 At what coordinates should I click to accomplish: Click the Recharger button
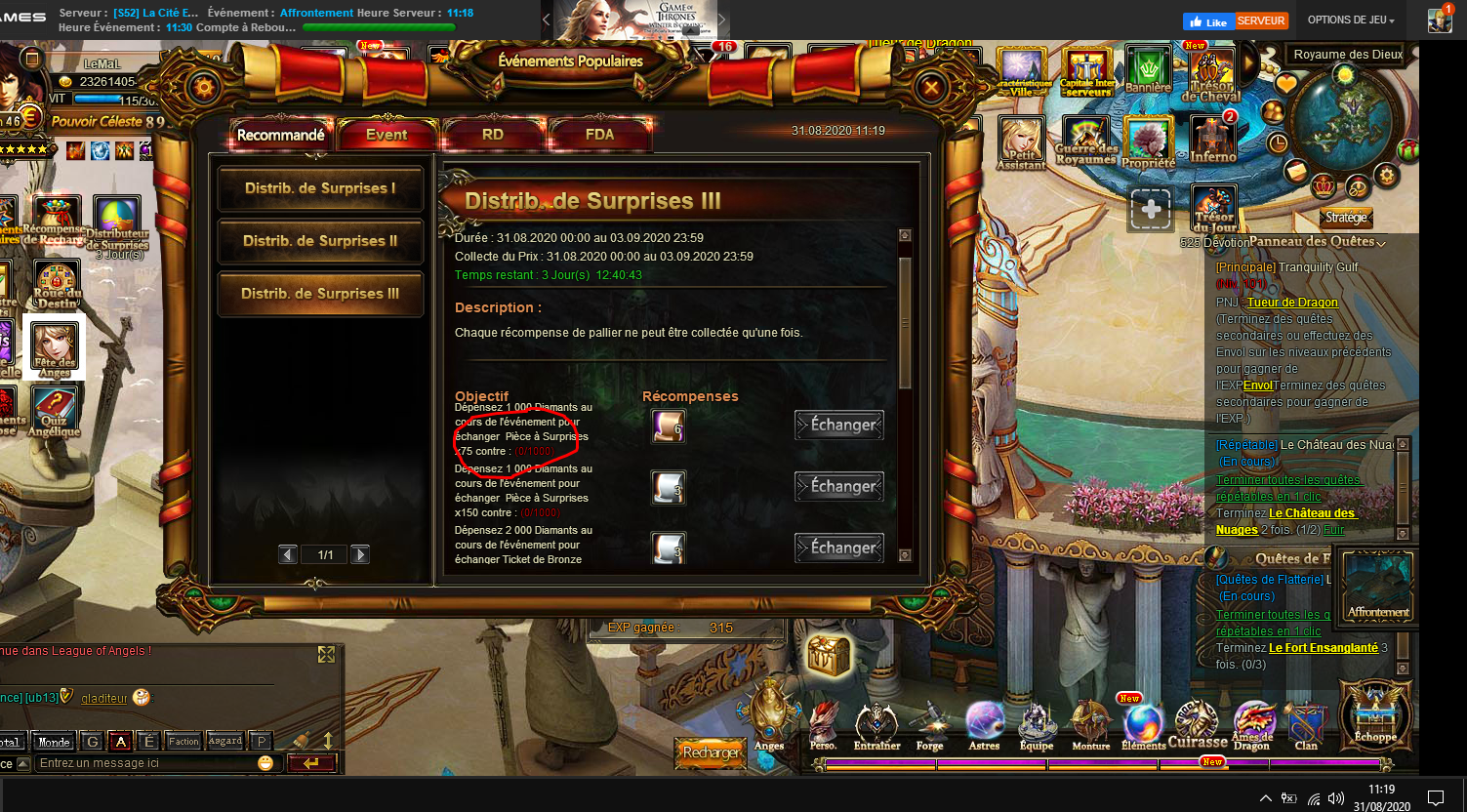click(x=711, y=752)
